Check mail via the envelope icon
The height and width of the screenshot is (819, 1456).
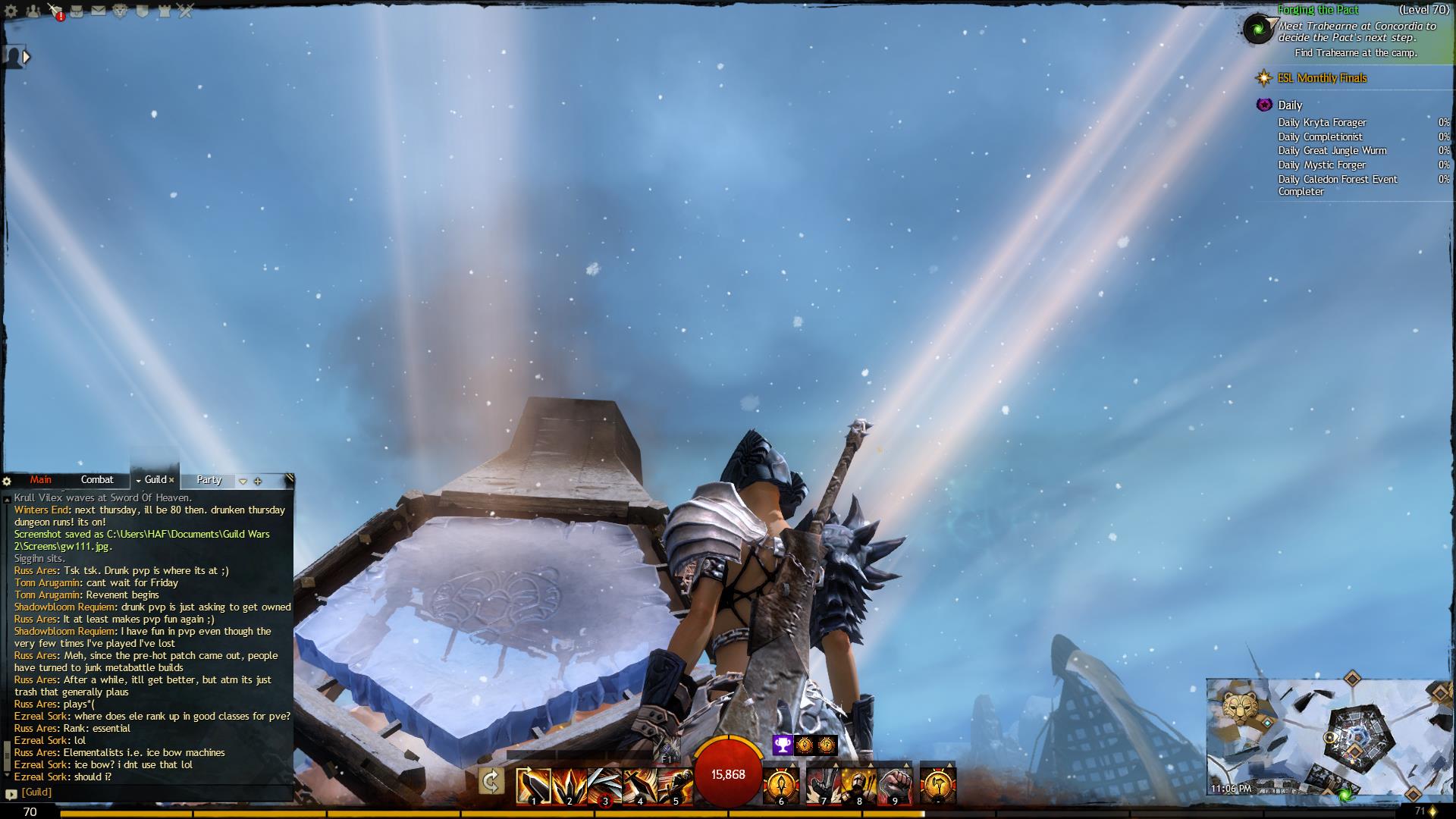coord(99,11)
